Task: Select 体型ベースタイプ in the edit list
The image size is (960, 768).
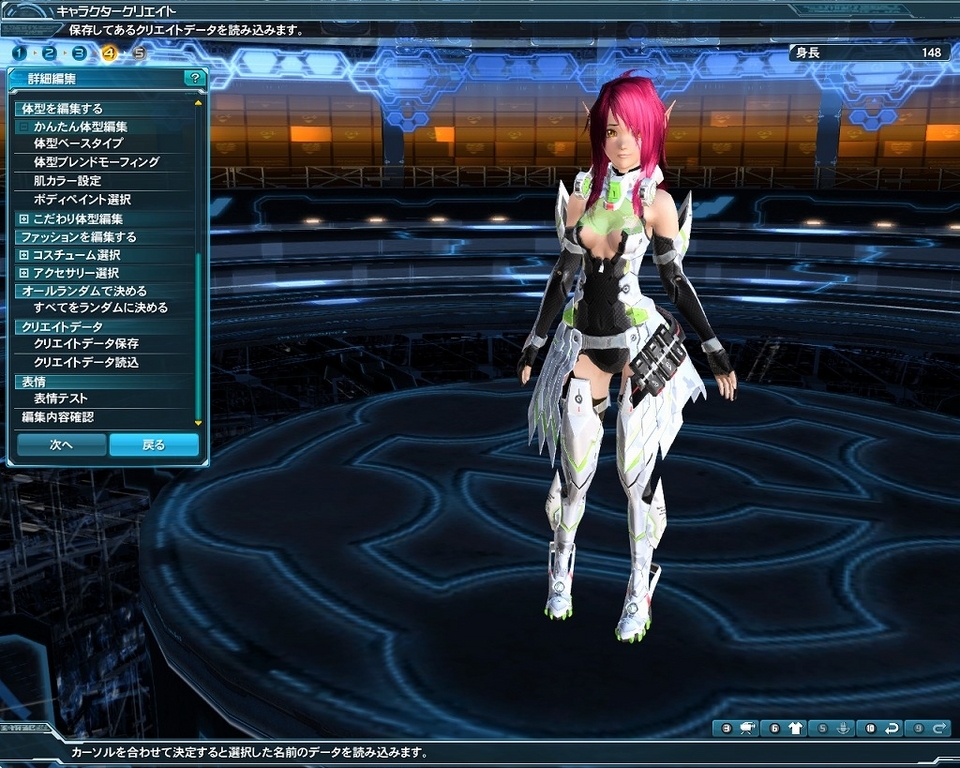Action: 78,144
